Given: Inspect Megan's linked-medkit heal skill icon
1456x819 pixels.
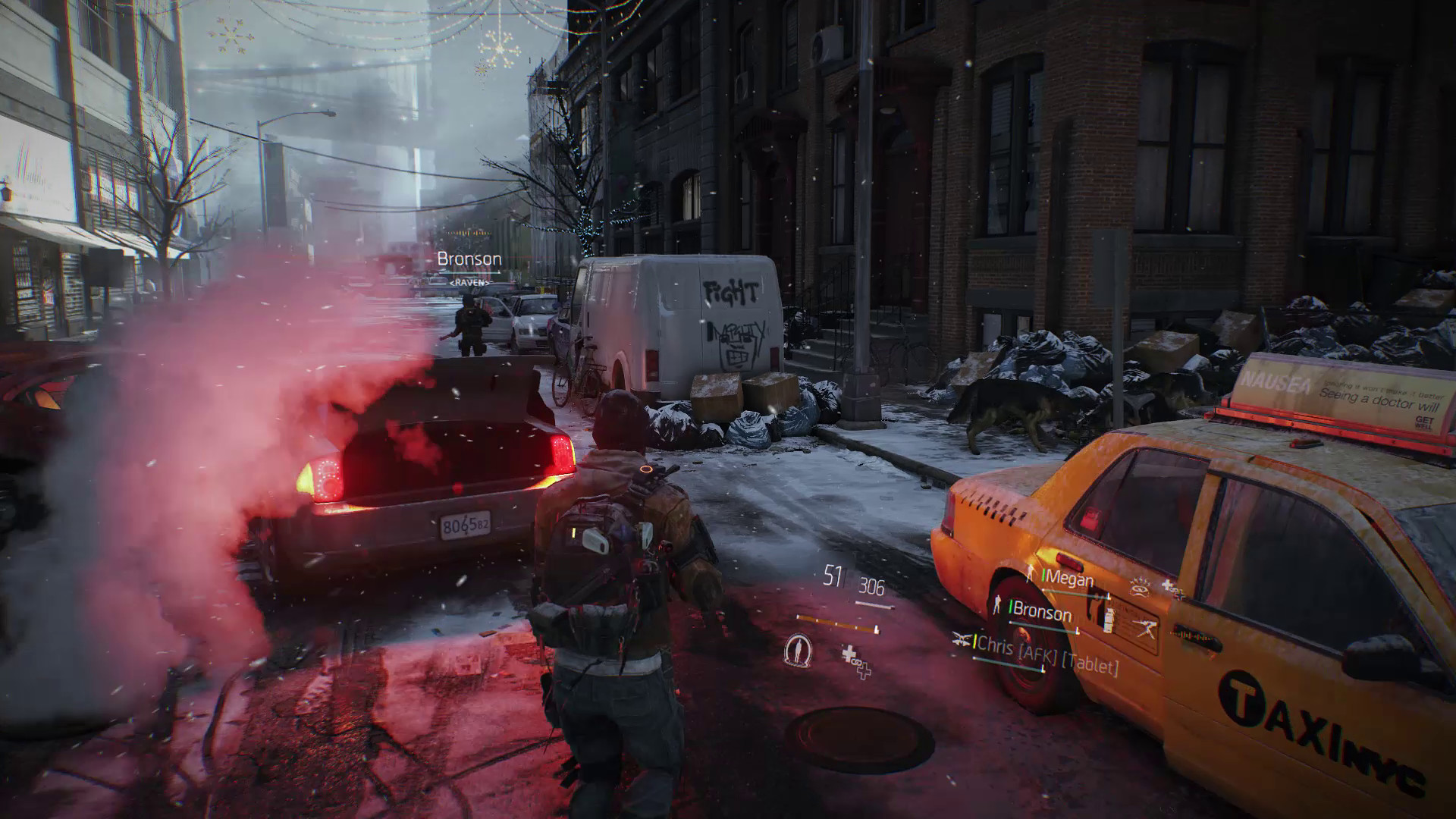Looking at the screenshot, I should pyautogui.click(x=1172, y=589).
